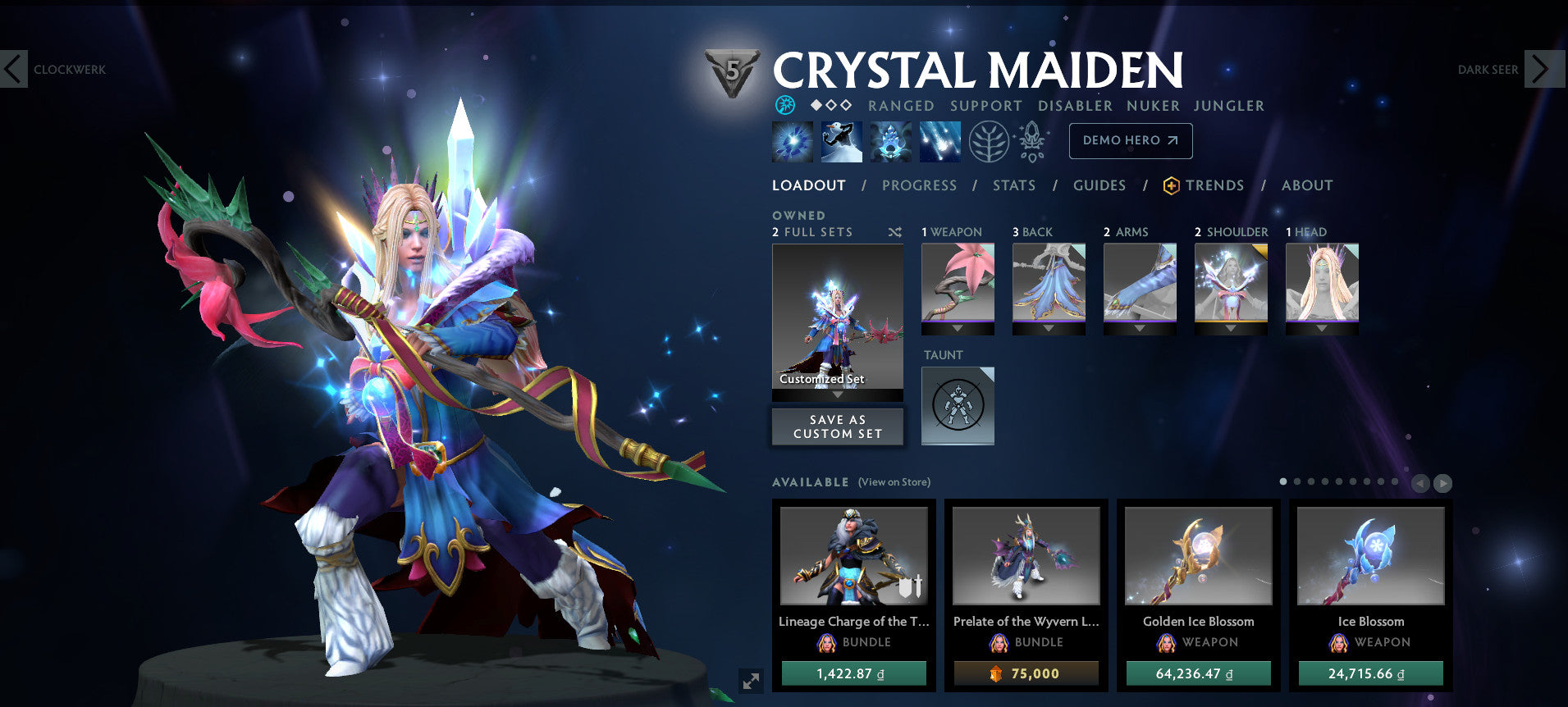
Task: Expand the hero model to fullscreen
Action: click(751, 681)
